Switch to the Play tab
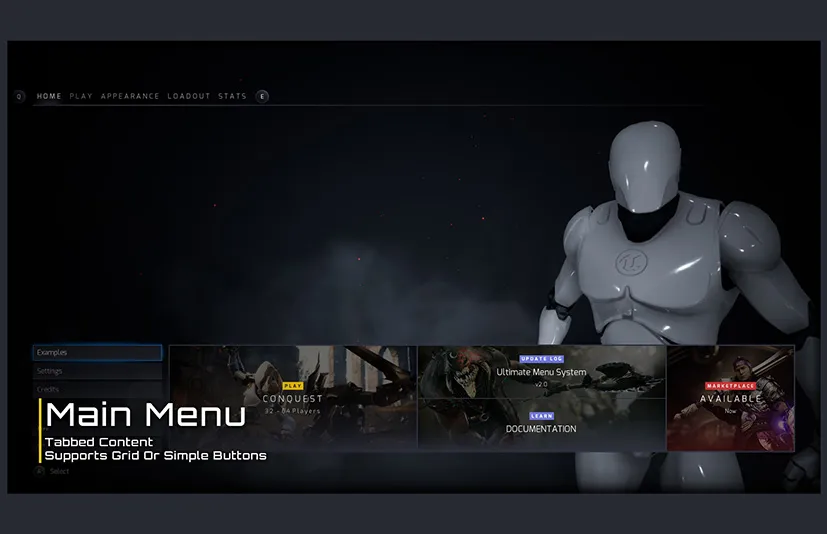This screenshot has width=827, height=534. click(81, 96)
